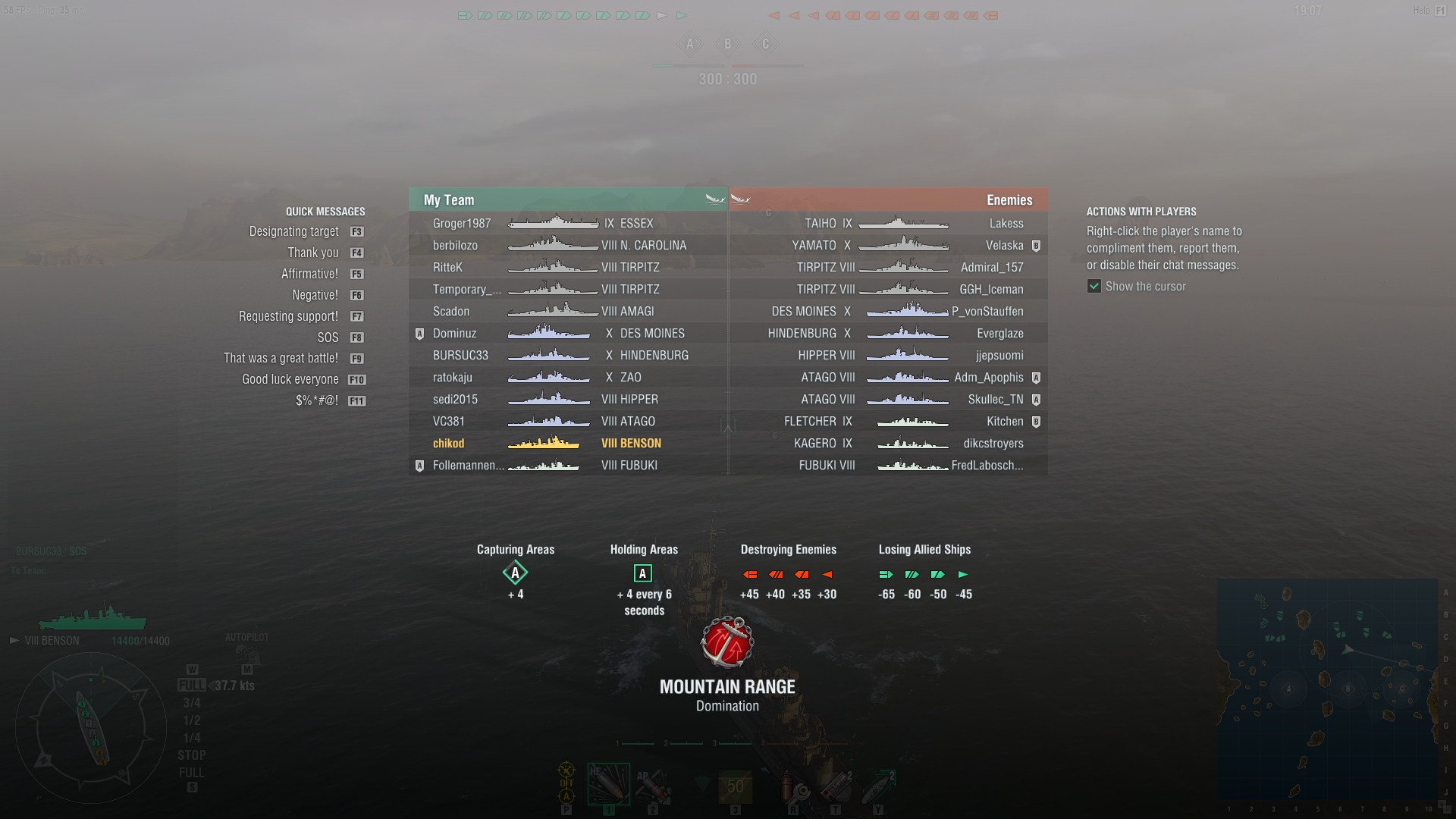Select Dominuz with the Des Moines

[454, 334]
